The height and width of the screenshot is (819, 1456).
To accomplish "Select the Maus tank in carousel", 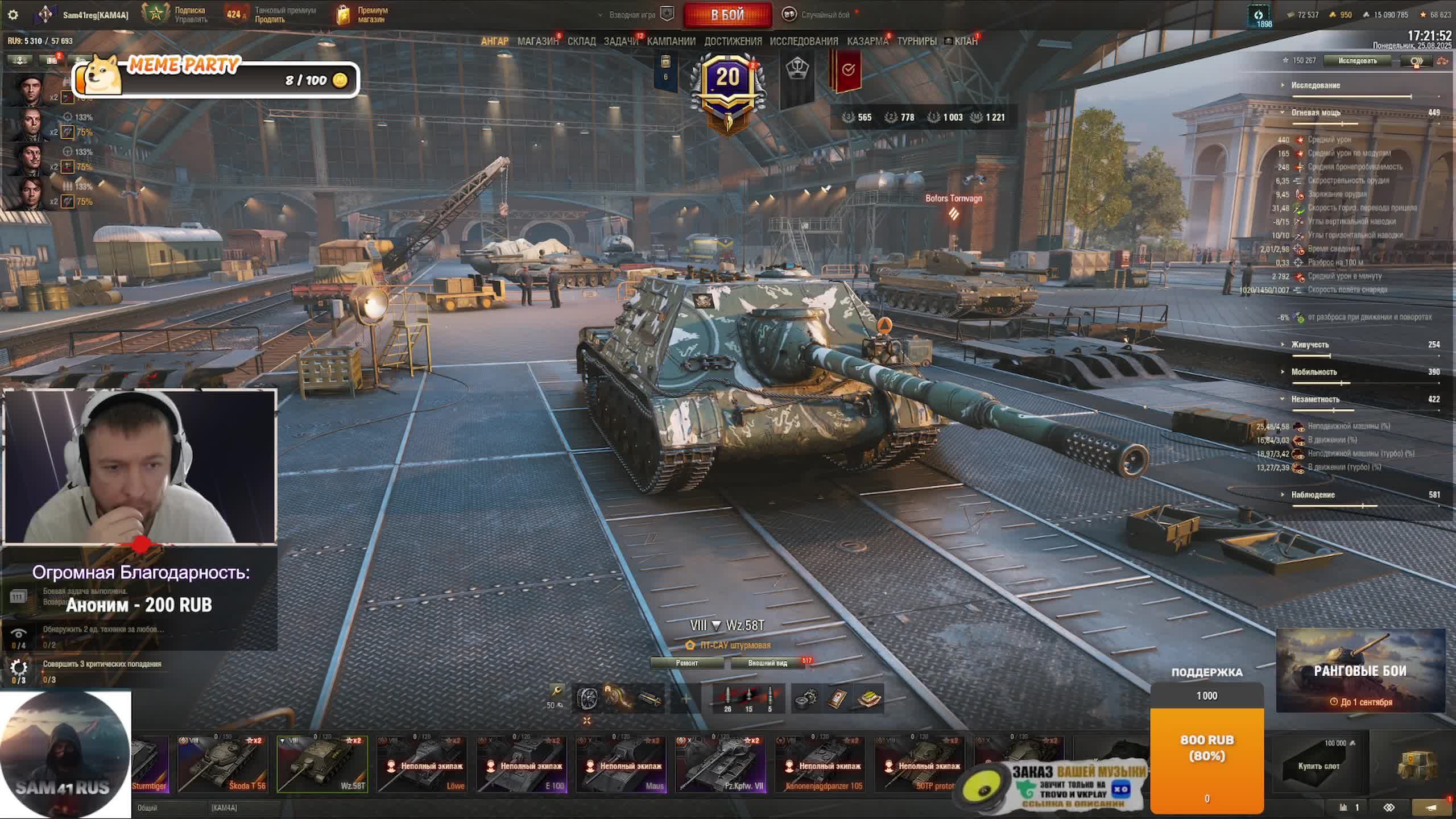I will (621, 764).
